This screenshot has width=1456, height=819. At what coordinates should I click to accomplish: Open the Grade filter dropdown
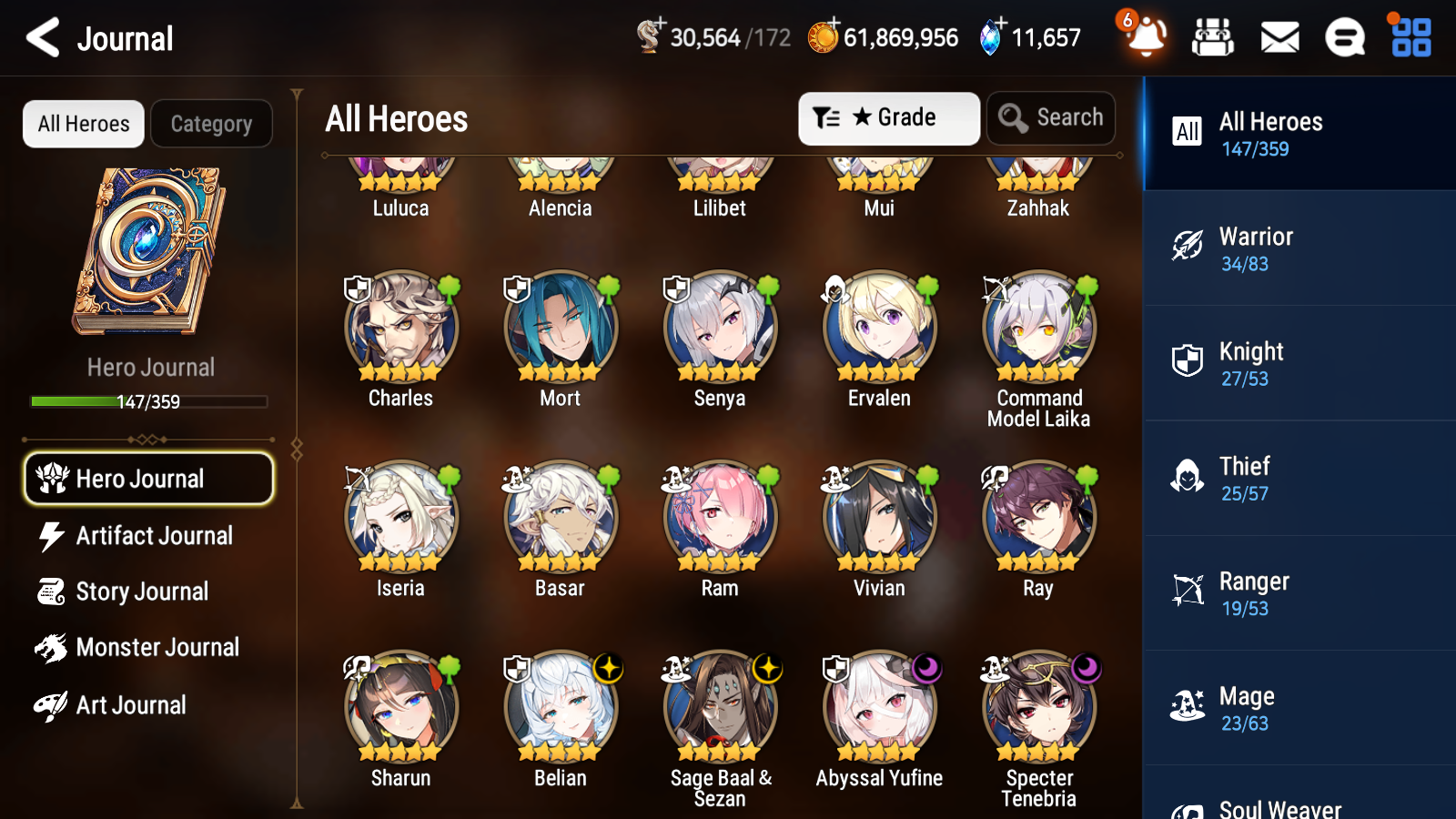pos(888,117)
